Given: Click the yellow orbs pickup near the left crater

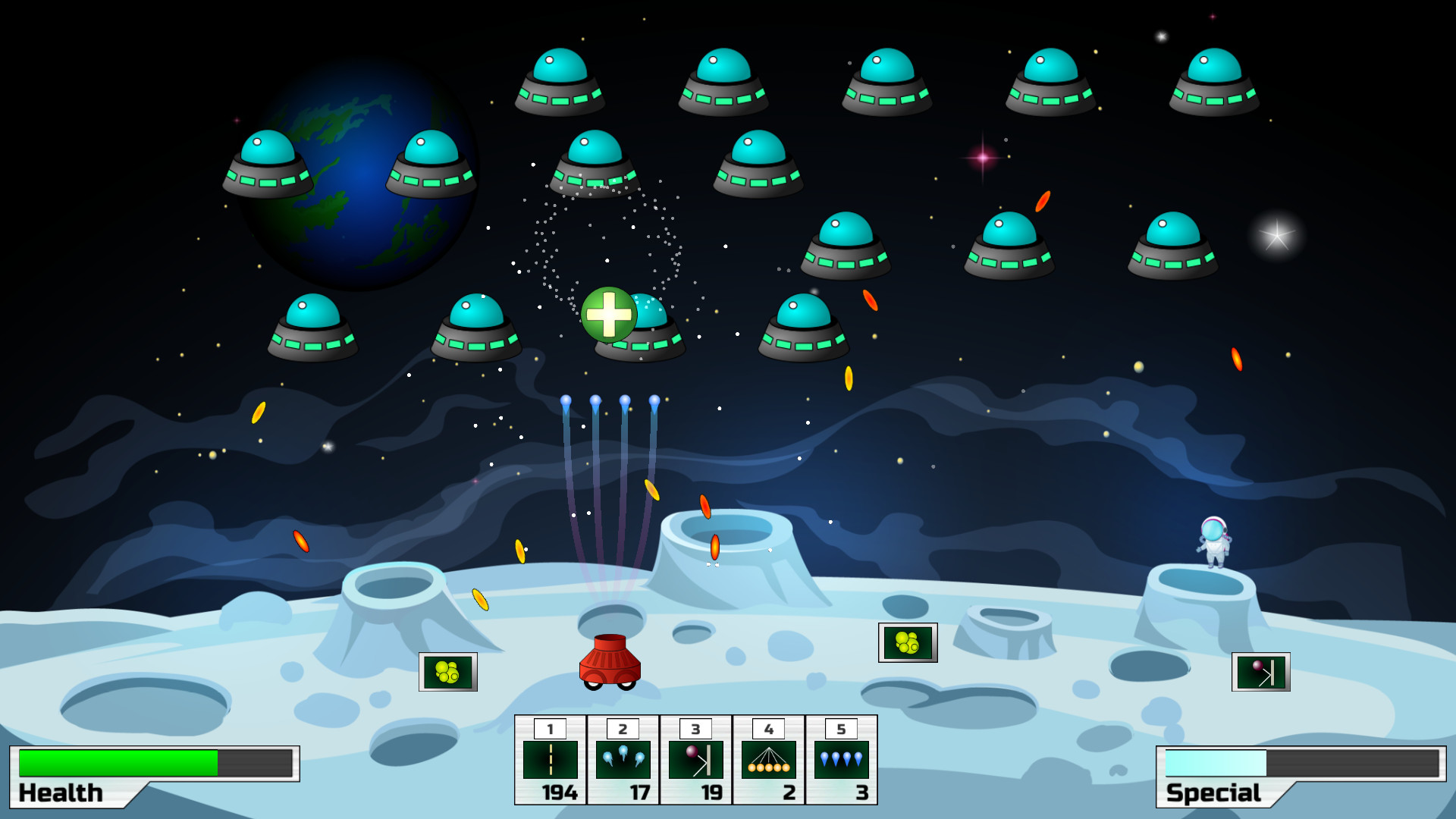Looking at the screenshot, I should (447, 673).
